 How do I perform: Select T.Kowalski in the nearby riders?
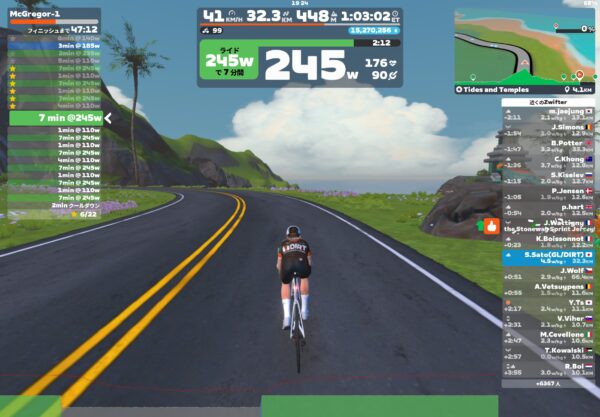pyautogui.click(x=549, y=354)
